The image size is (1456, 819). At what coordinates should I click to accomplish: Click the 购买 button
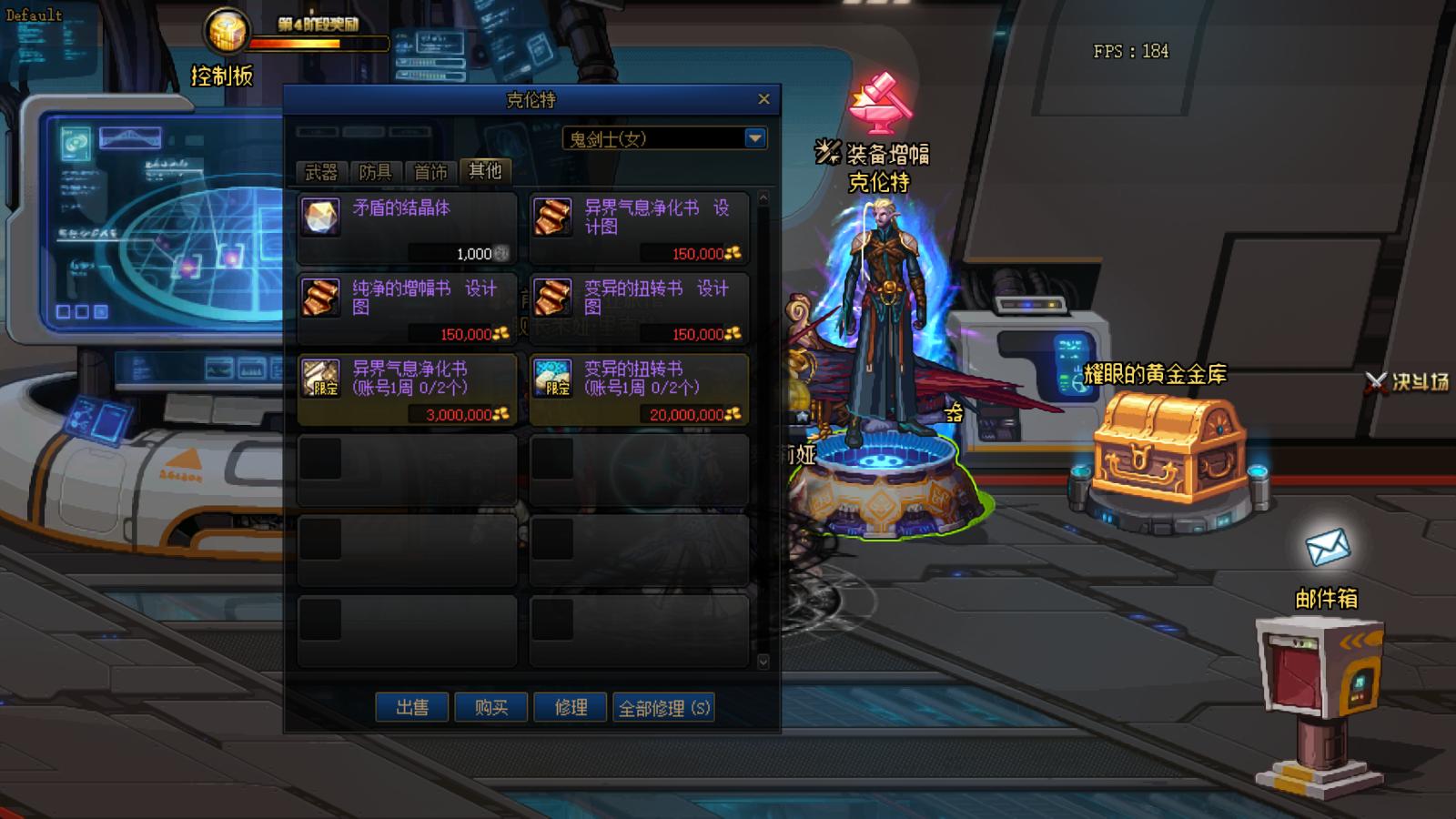(492, 707)
